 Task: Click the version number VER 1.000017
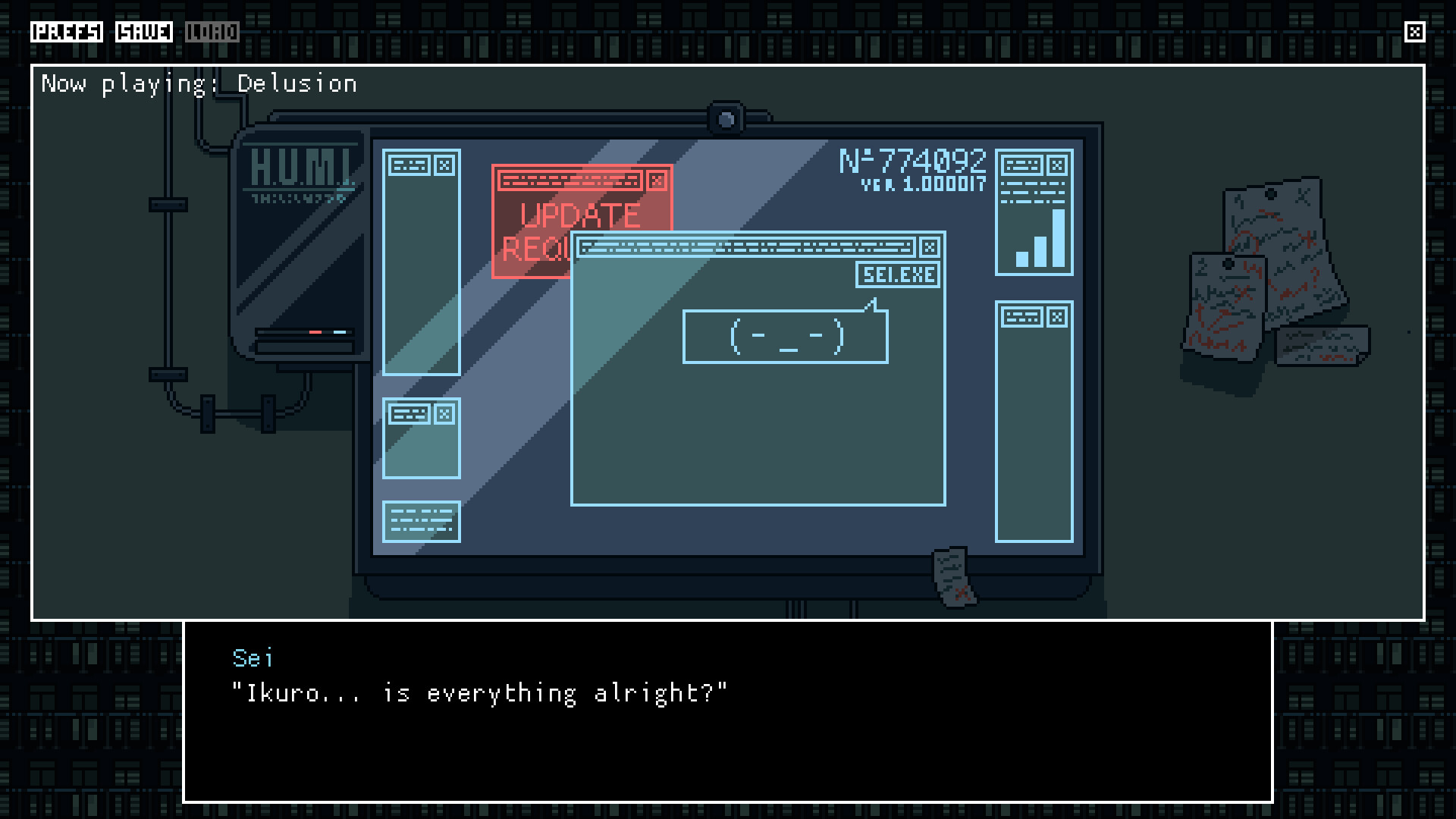[x=924, y=184]
